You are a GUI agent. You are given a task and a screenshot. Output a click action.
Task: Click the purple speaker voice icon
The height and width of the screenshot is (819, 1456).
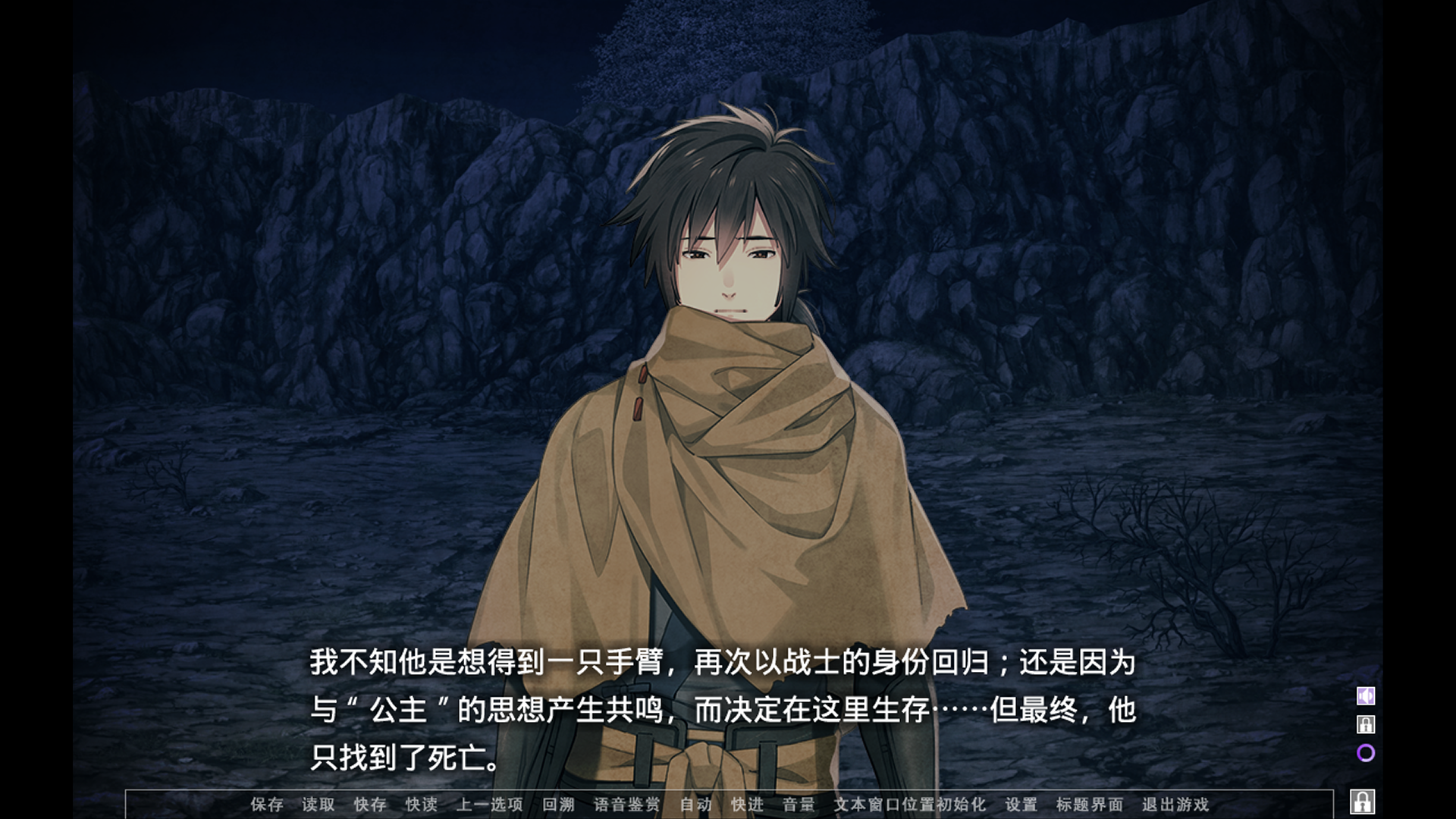pyautogui.click(x=1366, y=696)
